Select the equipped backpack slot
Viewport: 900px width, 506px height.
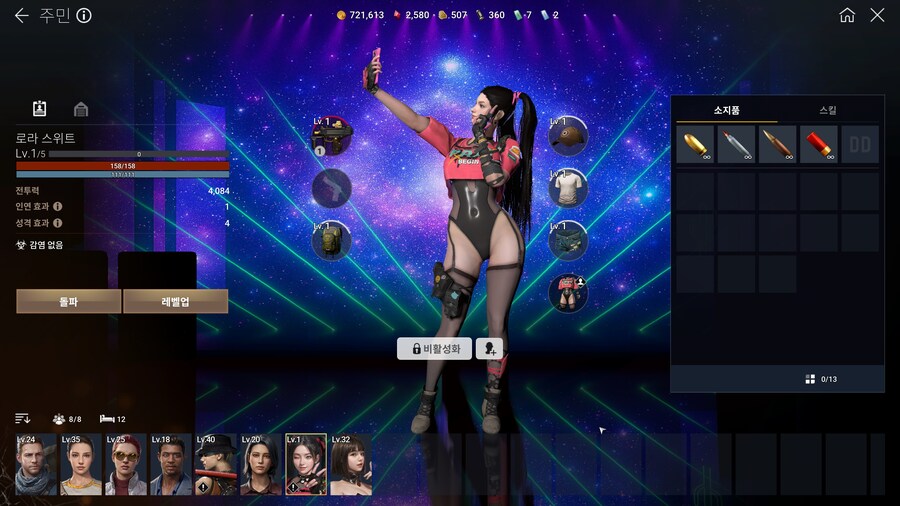331,240
